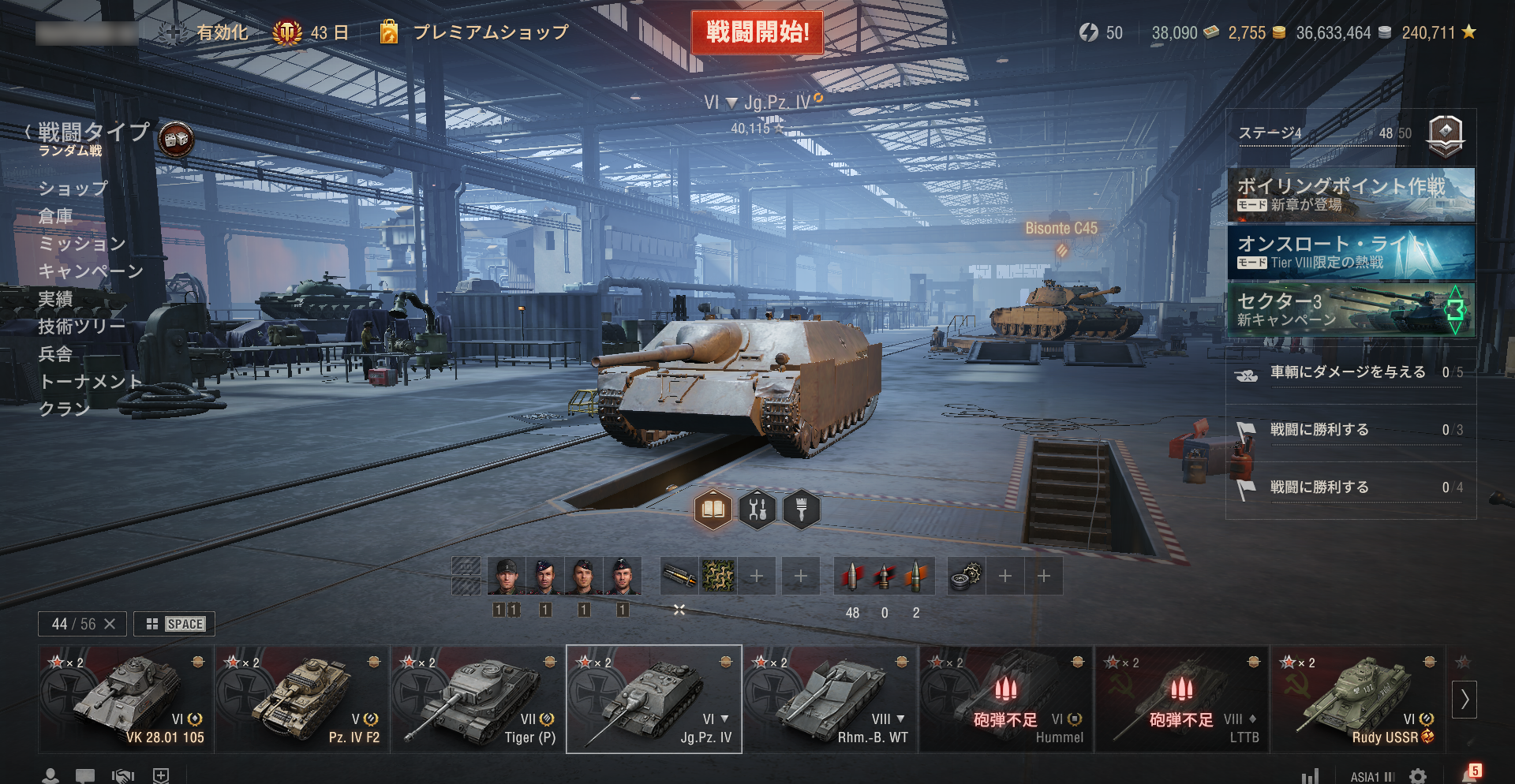Open the プレミアムショップ premium shop
This screenshot has width=1515, height=784.
click(x=489, y=32)
